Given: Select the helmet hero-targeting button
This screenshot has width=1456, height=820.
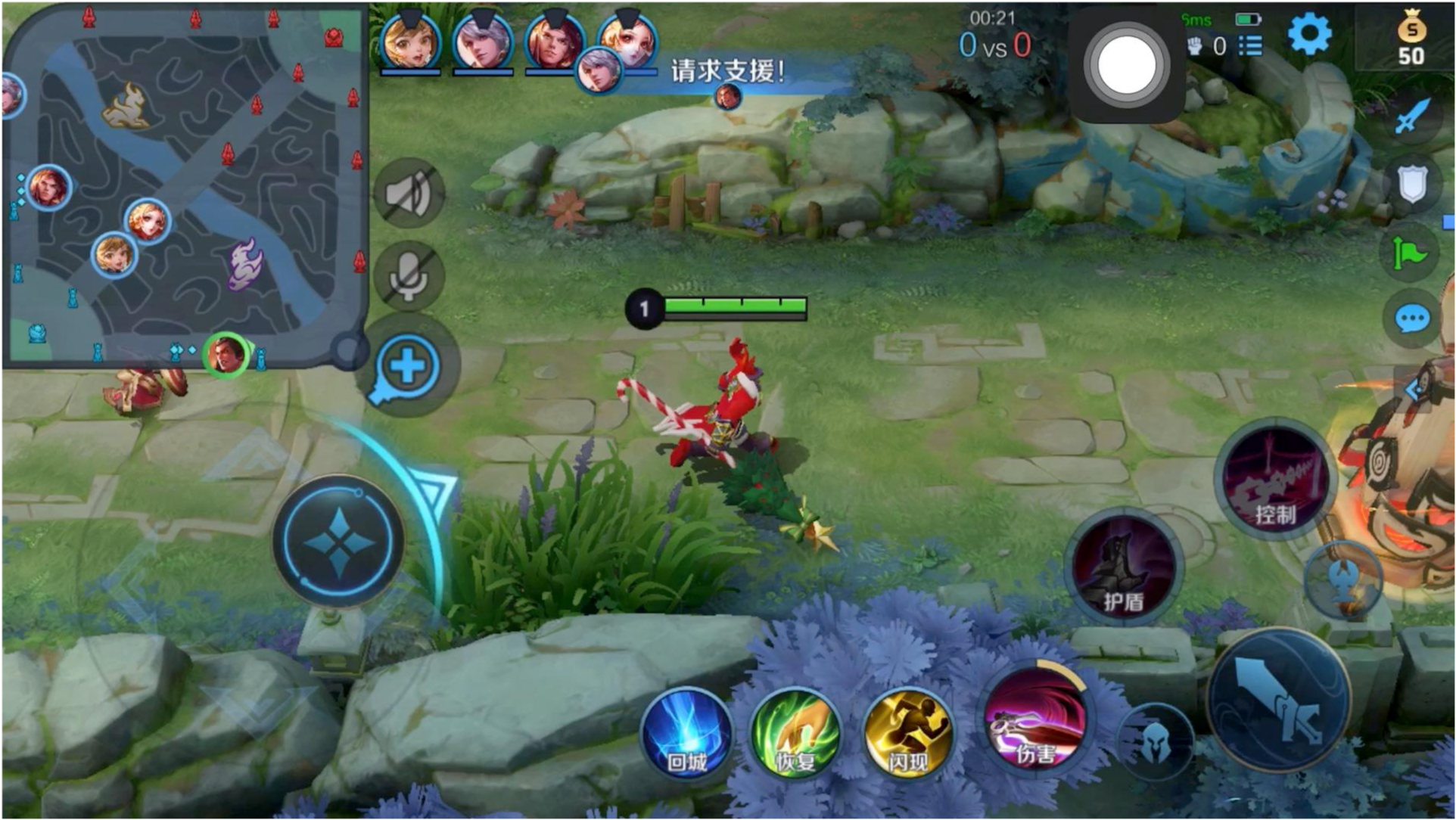Looking at the screenshot, I should [1155, 743].
